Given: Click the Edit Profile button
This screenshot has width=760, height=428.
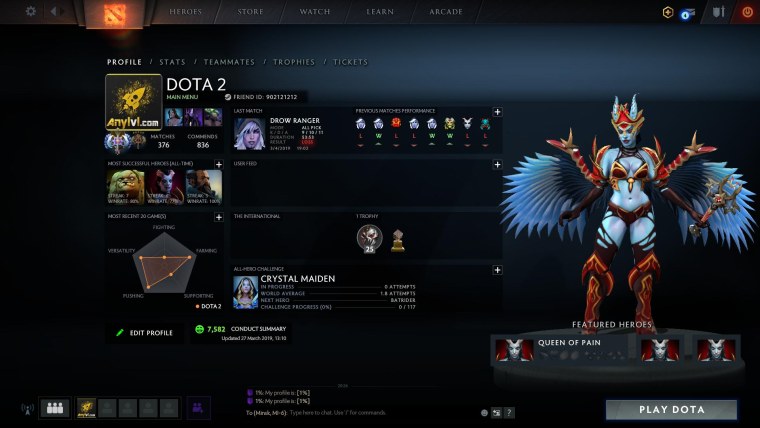Looking at the screenshot, I should point(146,332).
